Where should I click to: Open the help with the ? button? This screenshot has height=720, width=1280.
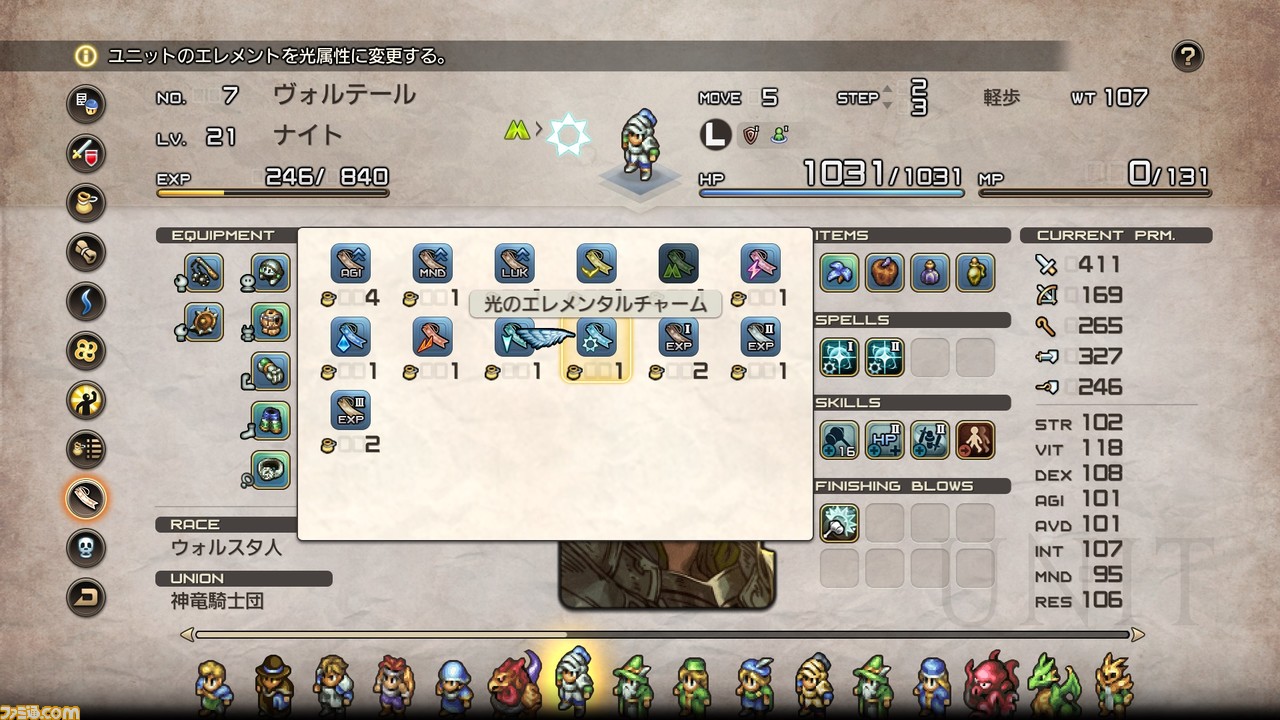[1188, 57]
